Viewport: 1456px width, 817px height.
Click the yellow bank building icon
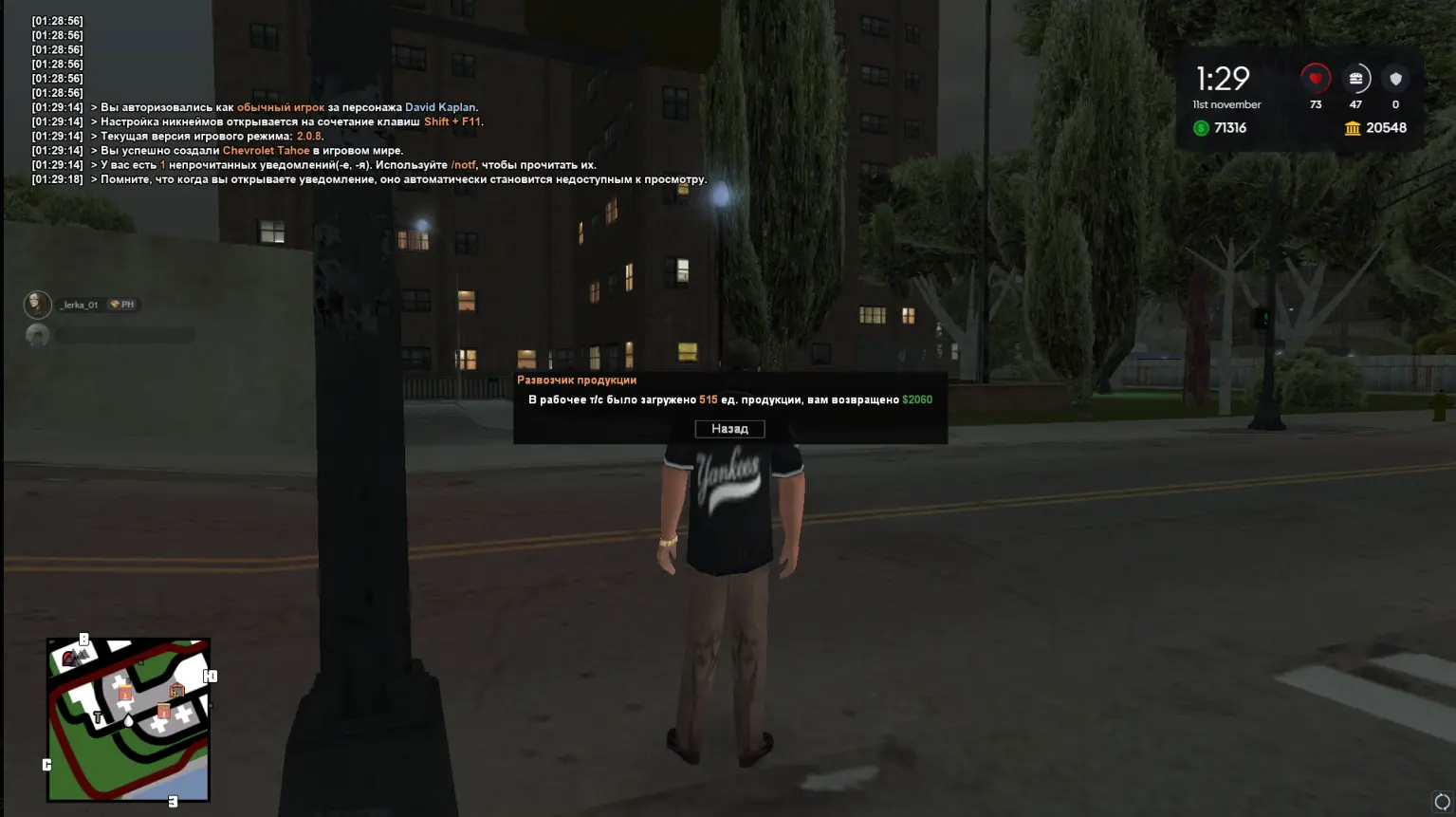1353,127
